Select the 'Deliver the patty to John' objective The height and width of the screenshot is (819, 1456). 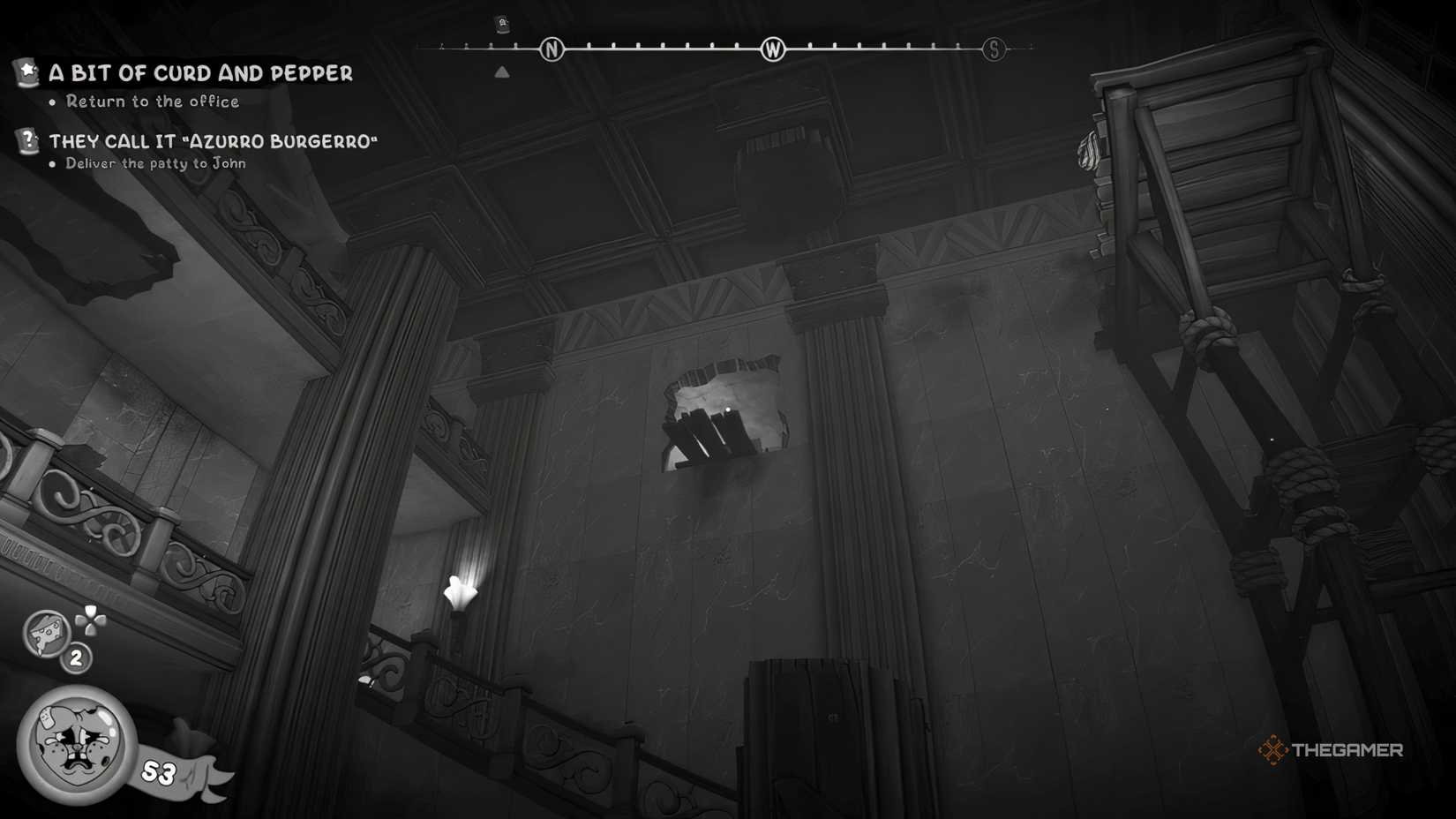click(x=157, y=164)
